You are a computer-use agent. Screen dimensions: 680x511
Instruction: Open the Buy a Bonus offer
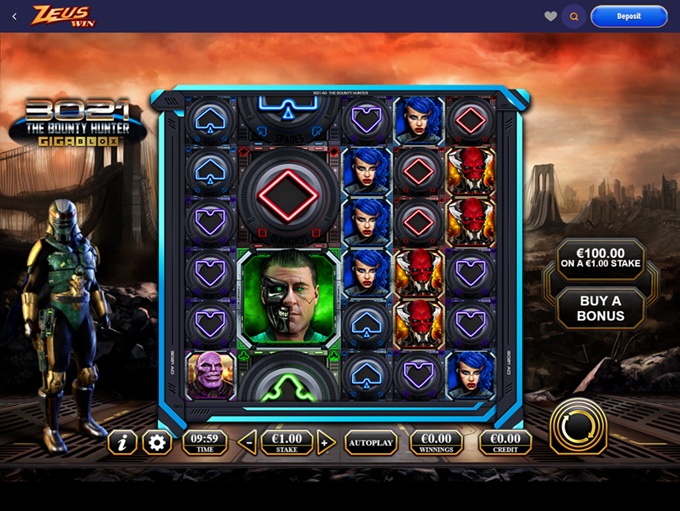[x=599, y=309]
